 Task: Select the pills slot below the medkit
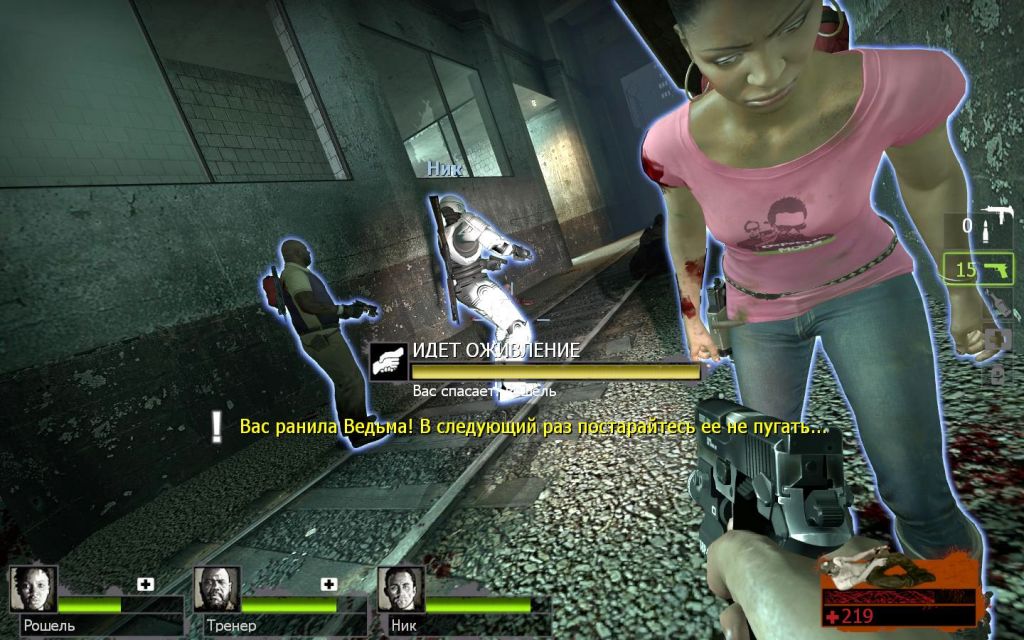pos(996,375)
